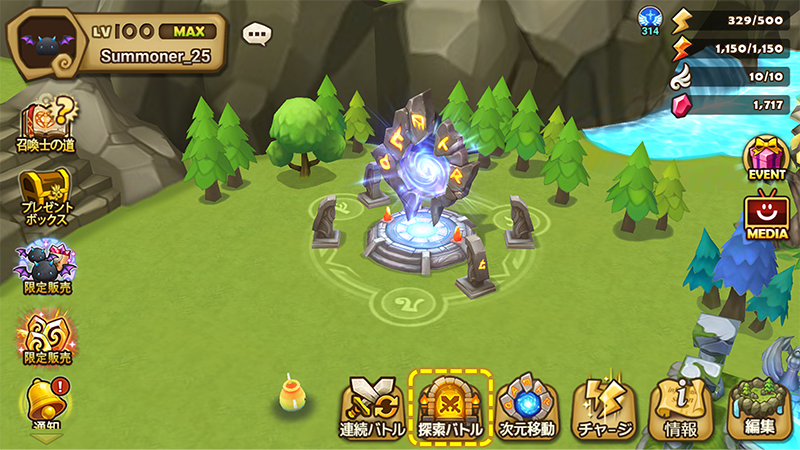This screenshot has width=800, height=450.
Task: Select the highlighted 探索バトル button
Action: [449, 406]
